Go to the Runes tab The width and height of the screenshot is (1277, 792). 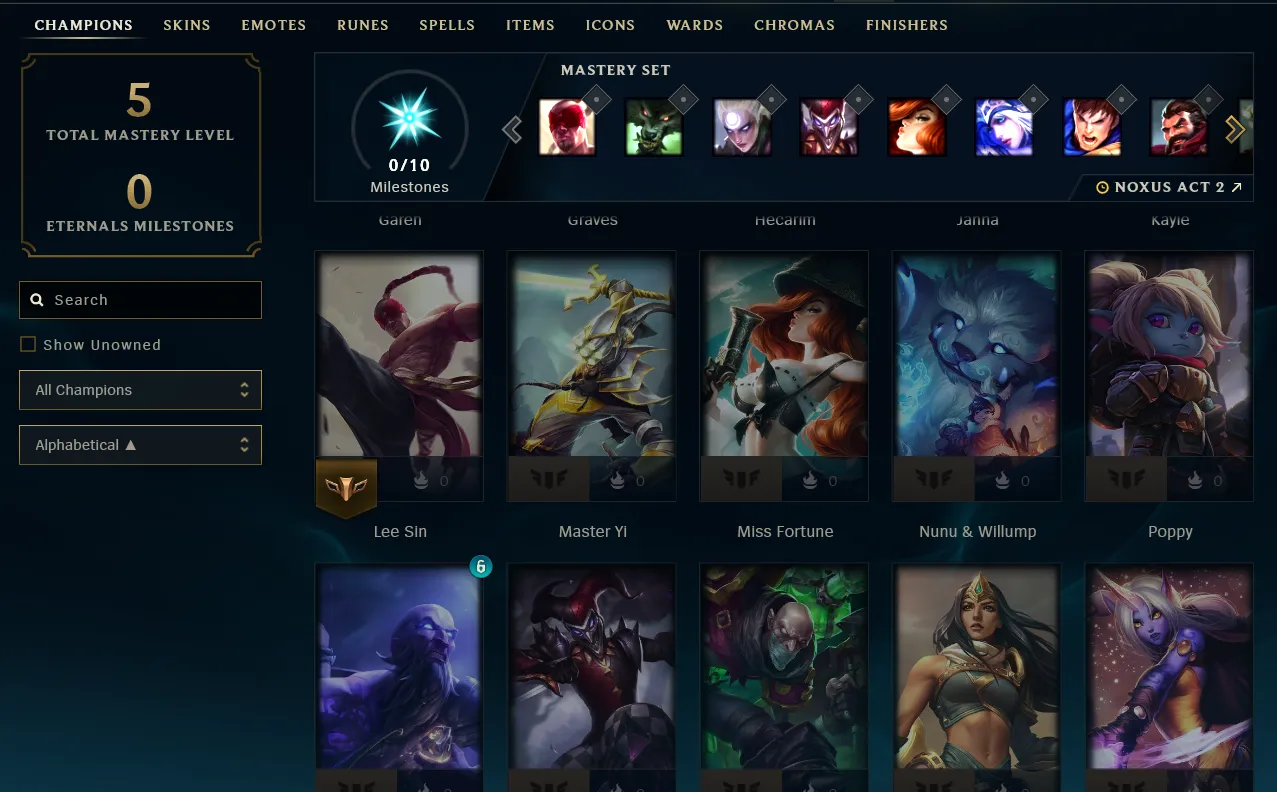pos(363,25)
